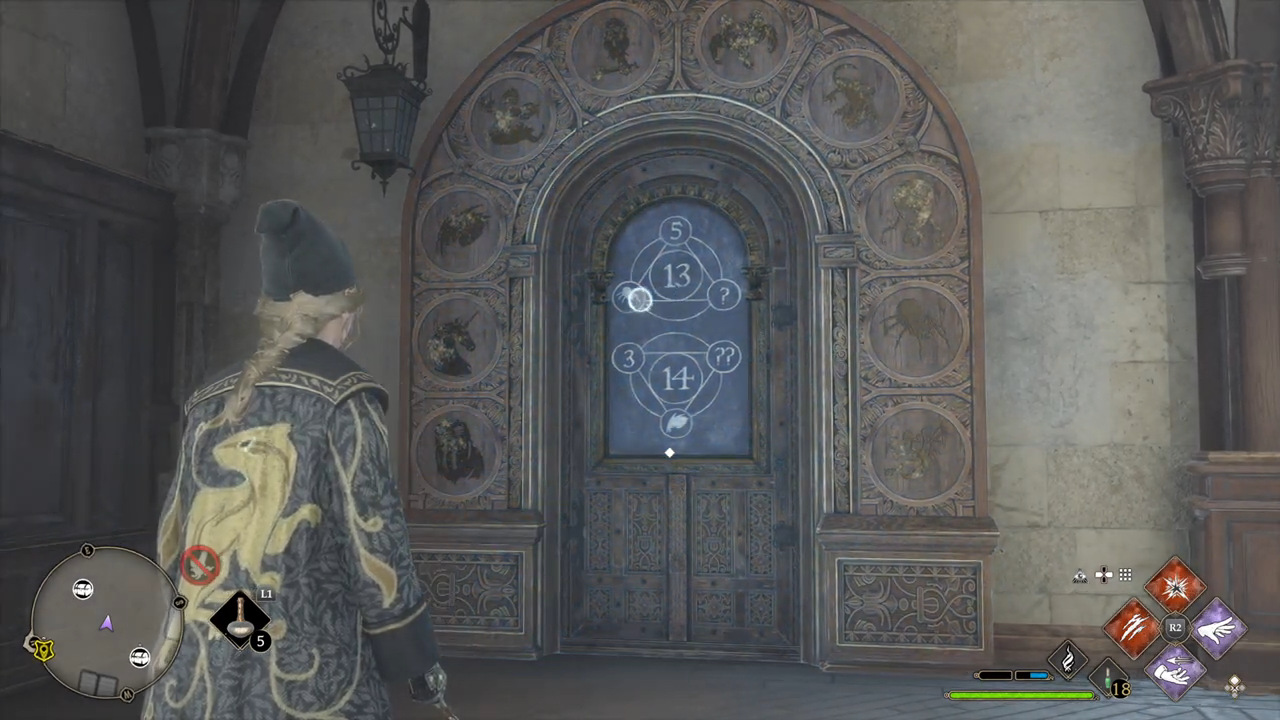Use the tool slot item with count 5
Viewport: 1280px width, 720px height.
(241, 619)
